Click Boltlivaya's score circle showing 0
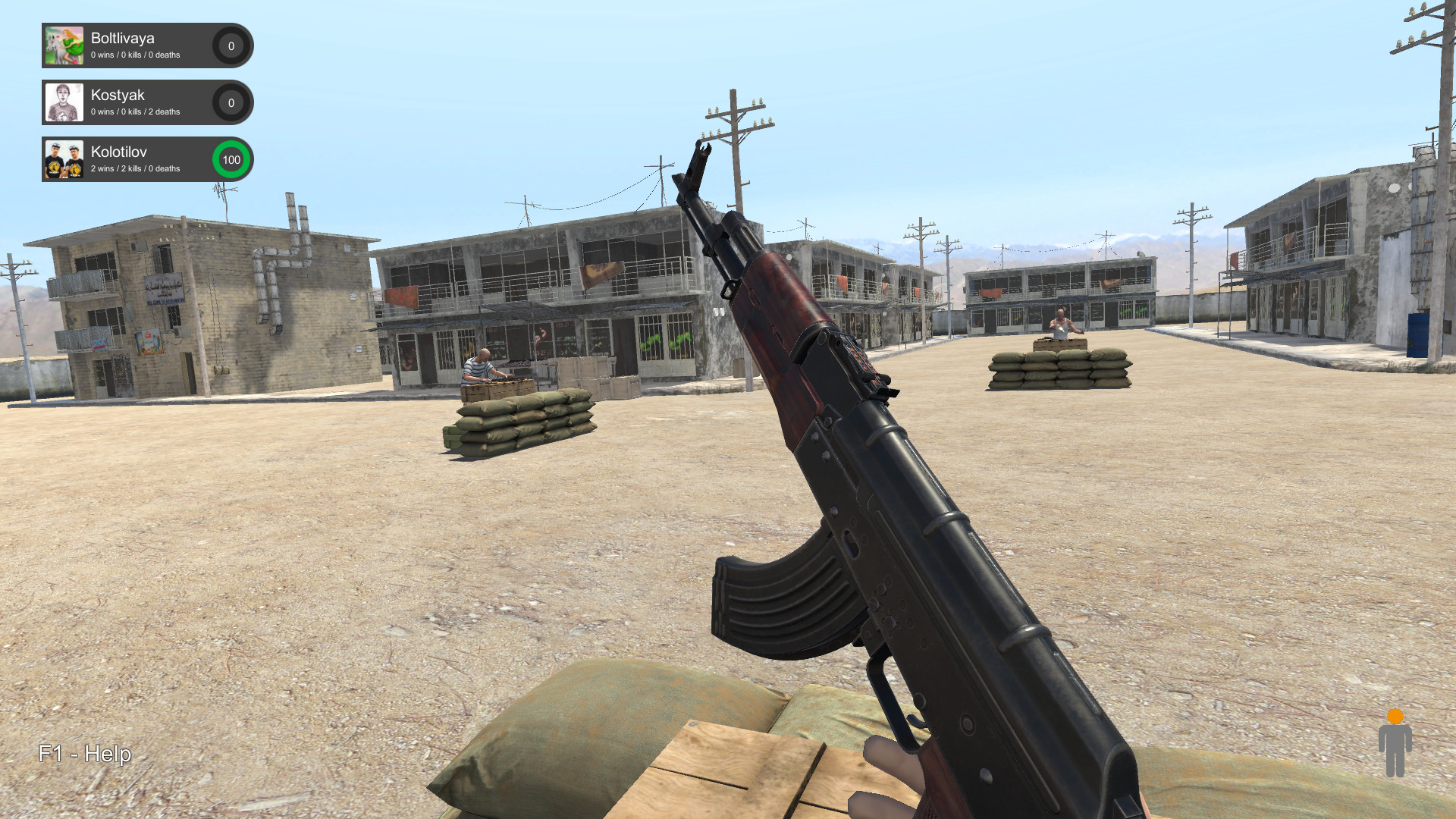 [x=231, y=45]
